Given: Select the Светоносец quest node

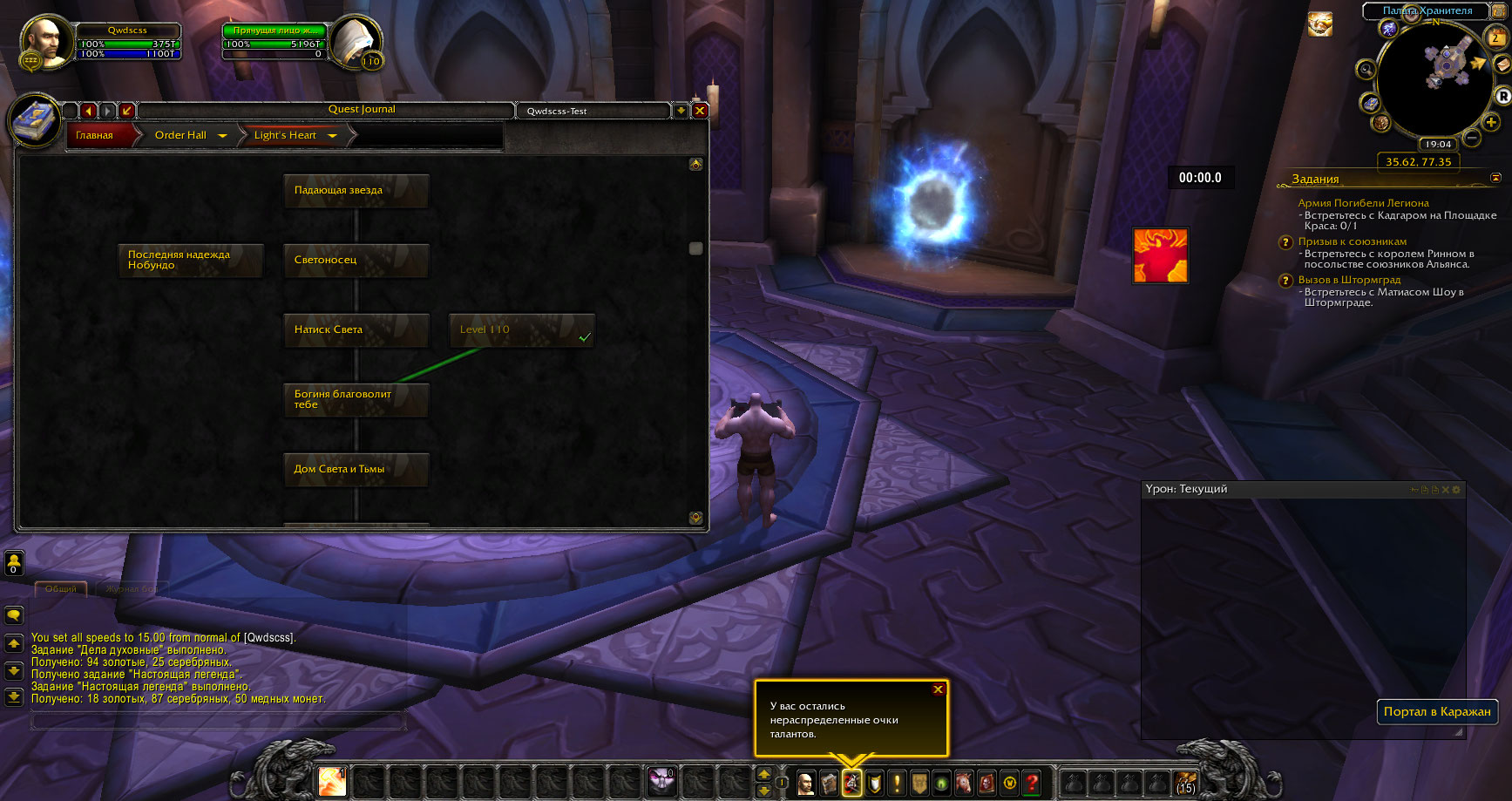Looking at the screenshot, I should click(356, 260).
